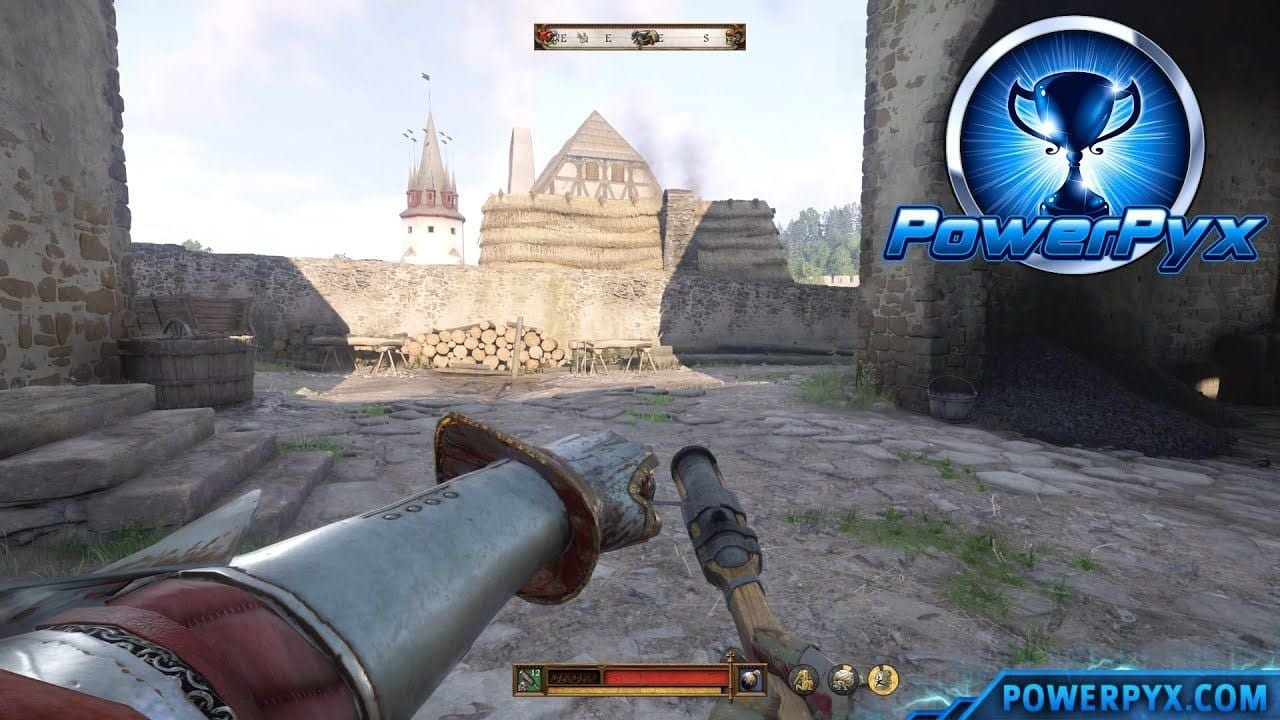1280x720 pixels.
Task: Toggle the grey middle status effect icon
Action: [845, 679]
